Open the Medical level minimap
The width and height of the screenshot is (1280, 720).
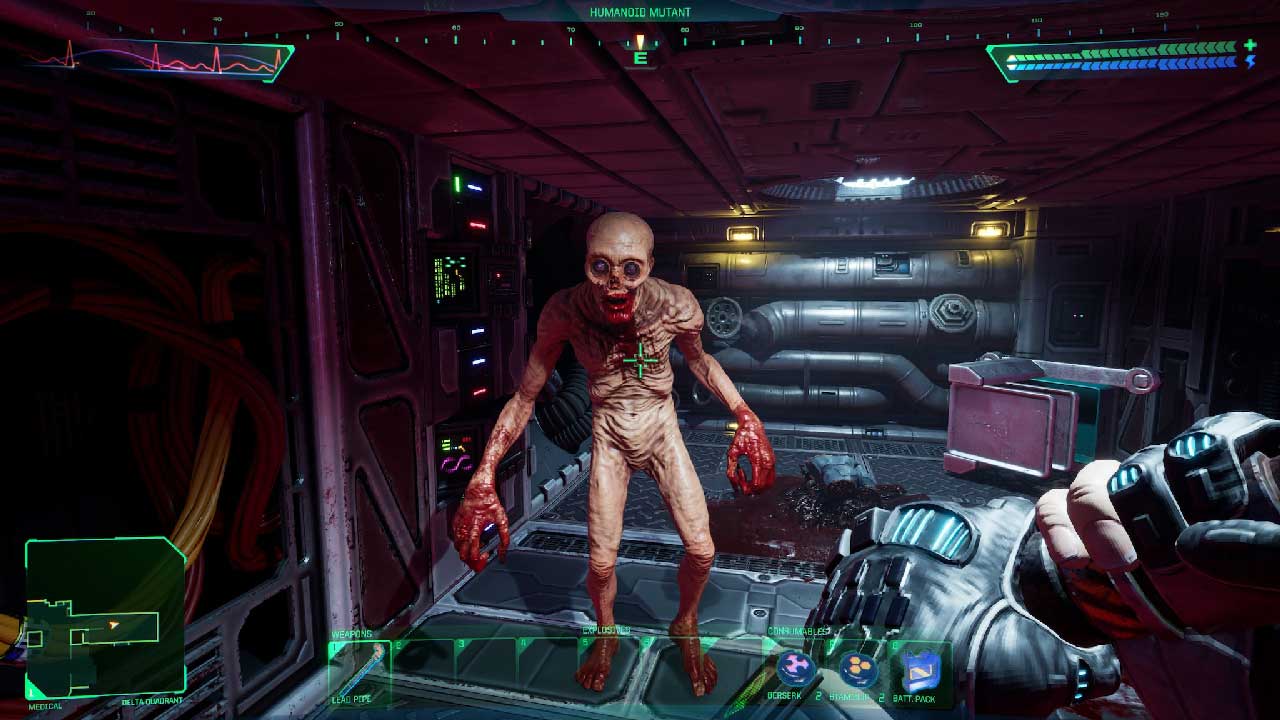105,617
